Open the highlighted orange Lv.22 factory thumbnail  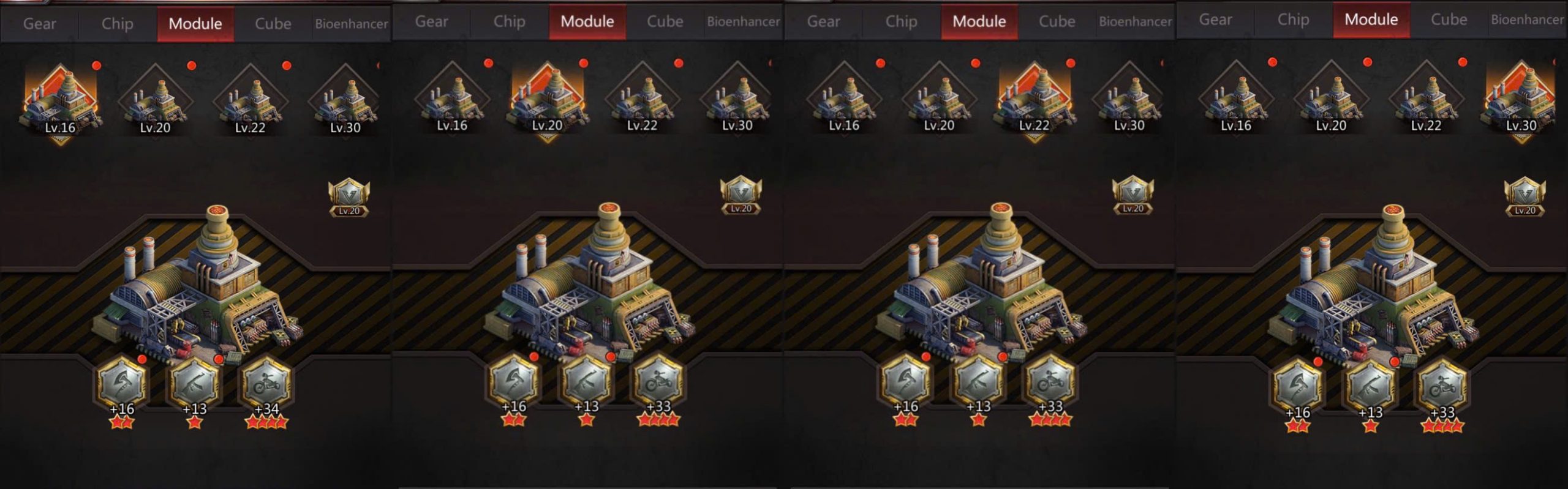[1034, 99]
